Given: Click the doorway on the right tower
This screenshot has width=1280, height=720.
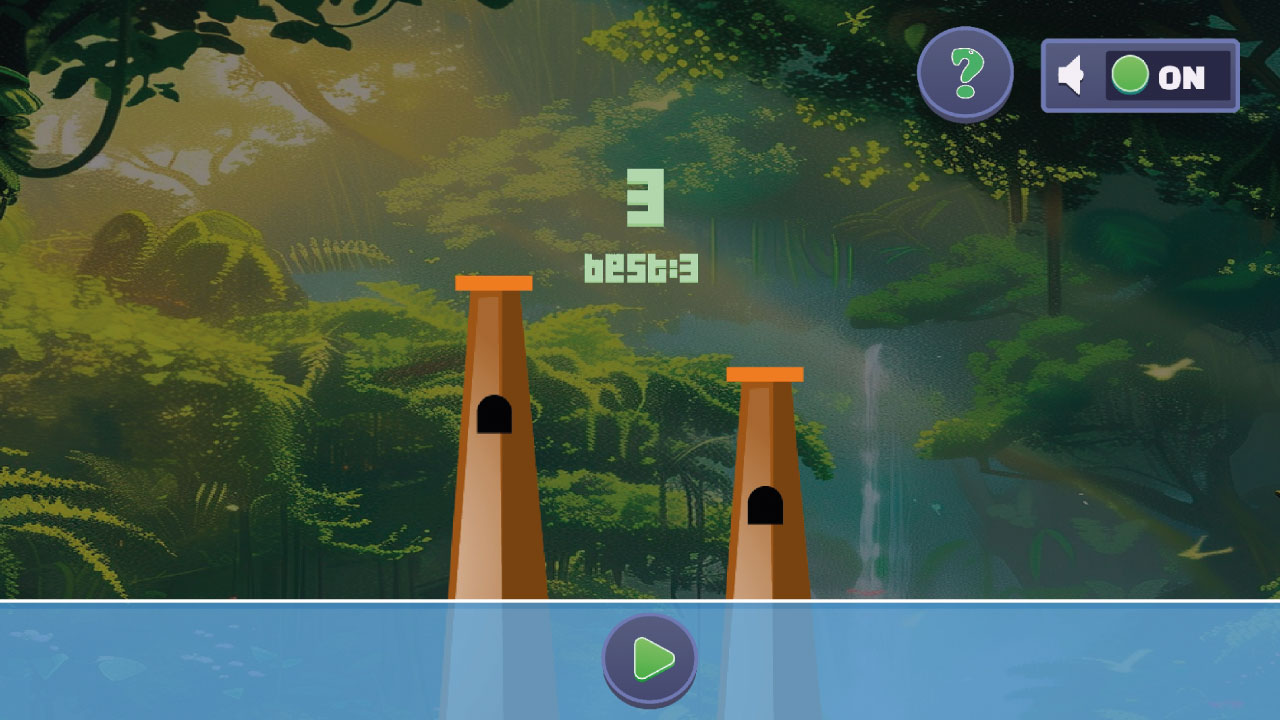Looking at the screenshot, I should pos(766,506).
